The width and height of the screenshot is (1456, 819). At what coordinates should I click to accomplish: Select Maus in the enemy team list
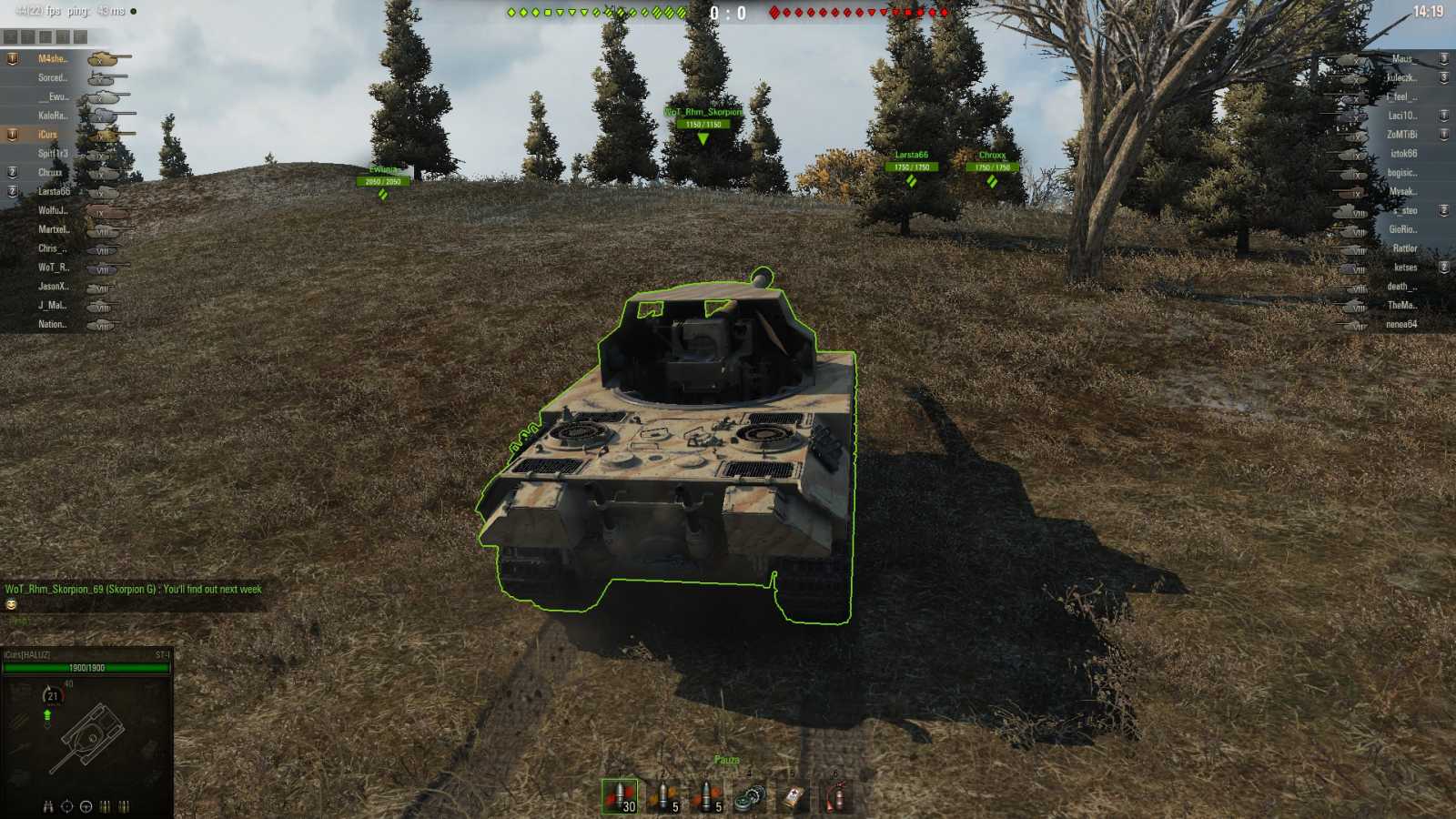coord(1401,57)
